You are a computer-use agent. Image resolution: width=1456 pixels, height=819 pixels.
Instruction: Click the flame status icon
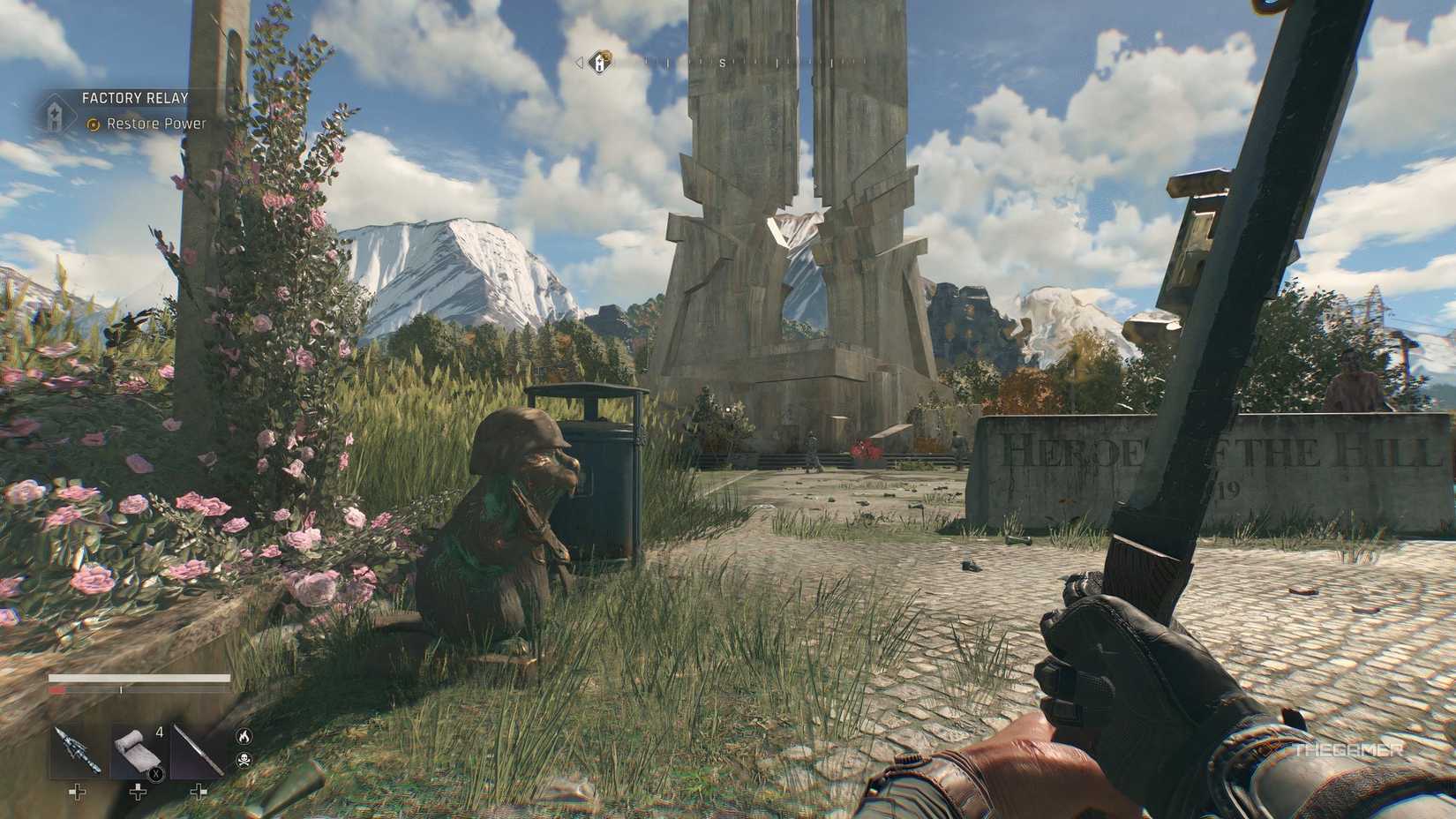(244, 734)
